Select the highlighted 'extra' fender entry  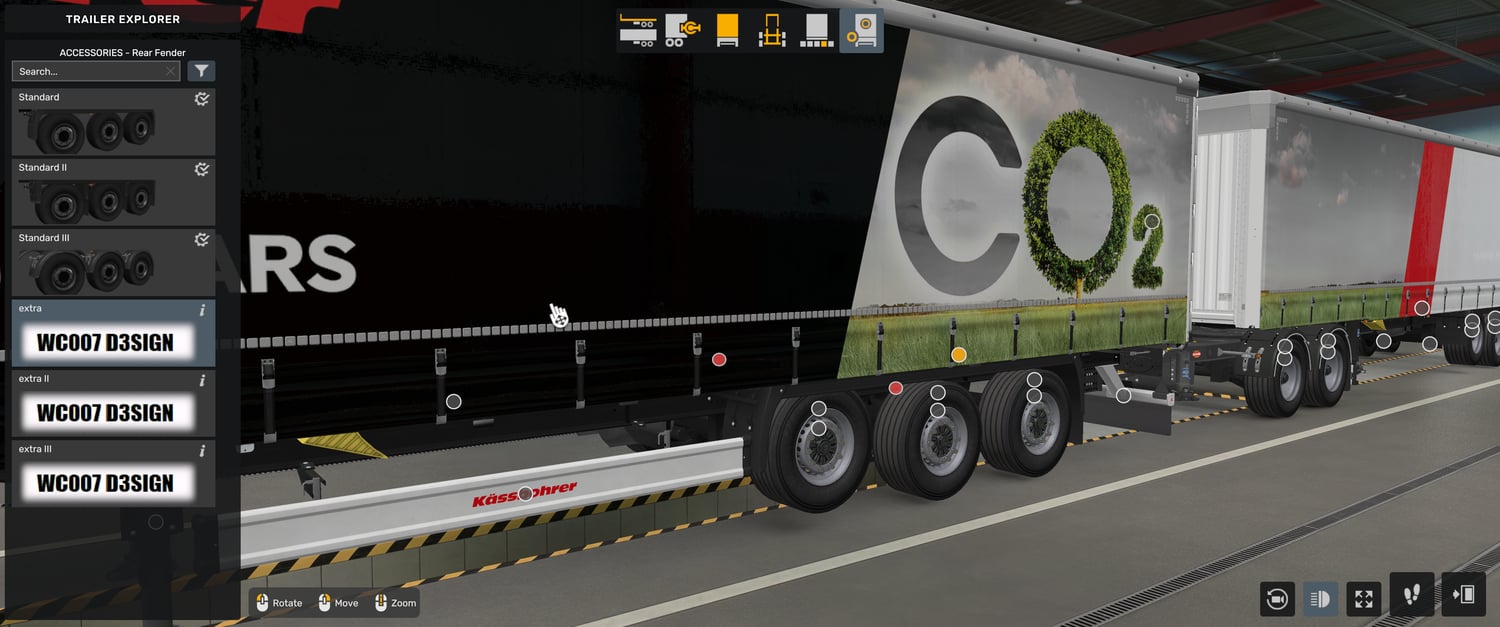pos(113,333)
